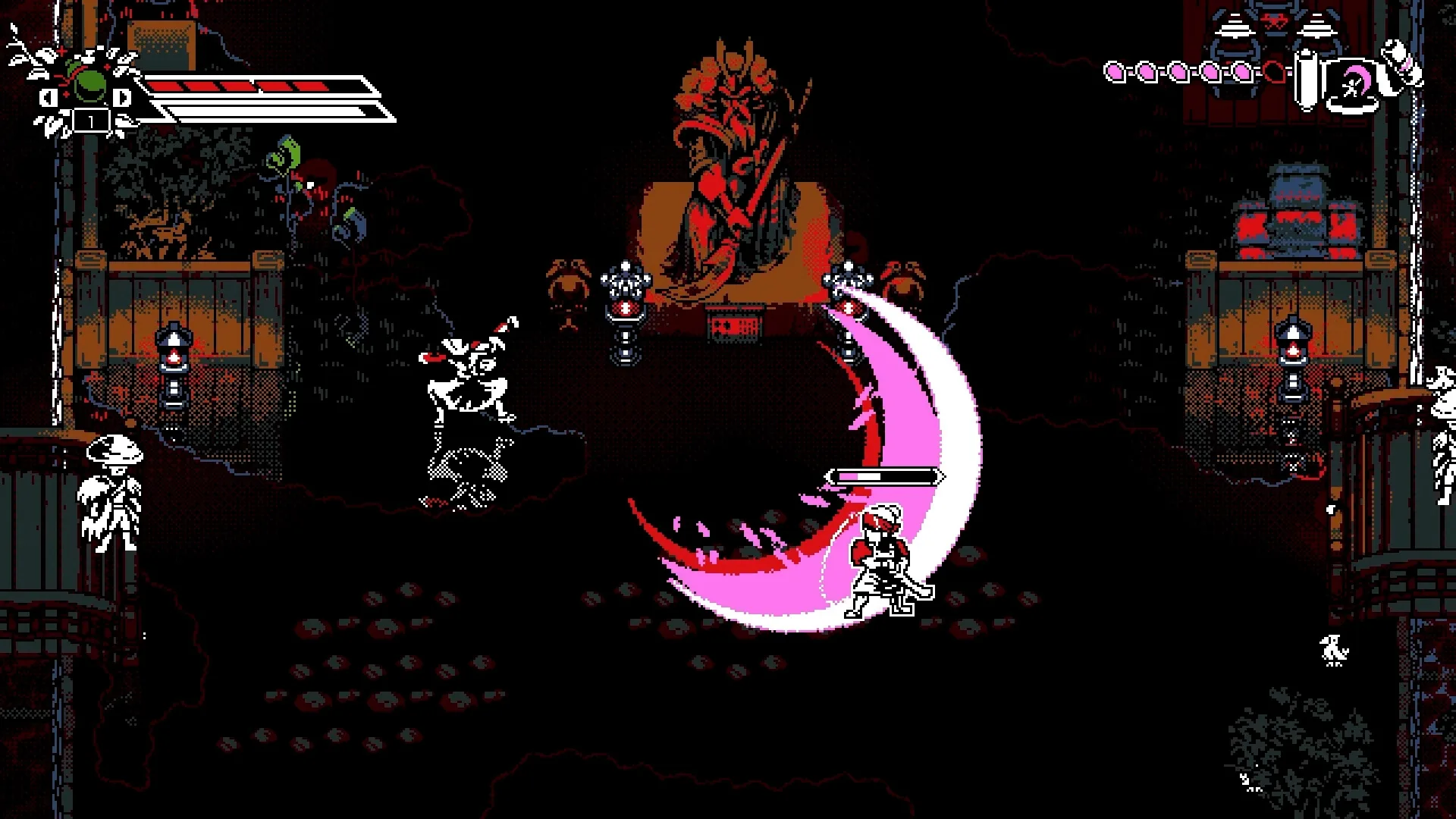Click the red crest emblem above the wardrobe

coord(1274,20)
